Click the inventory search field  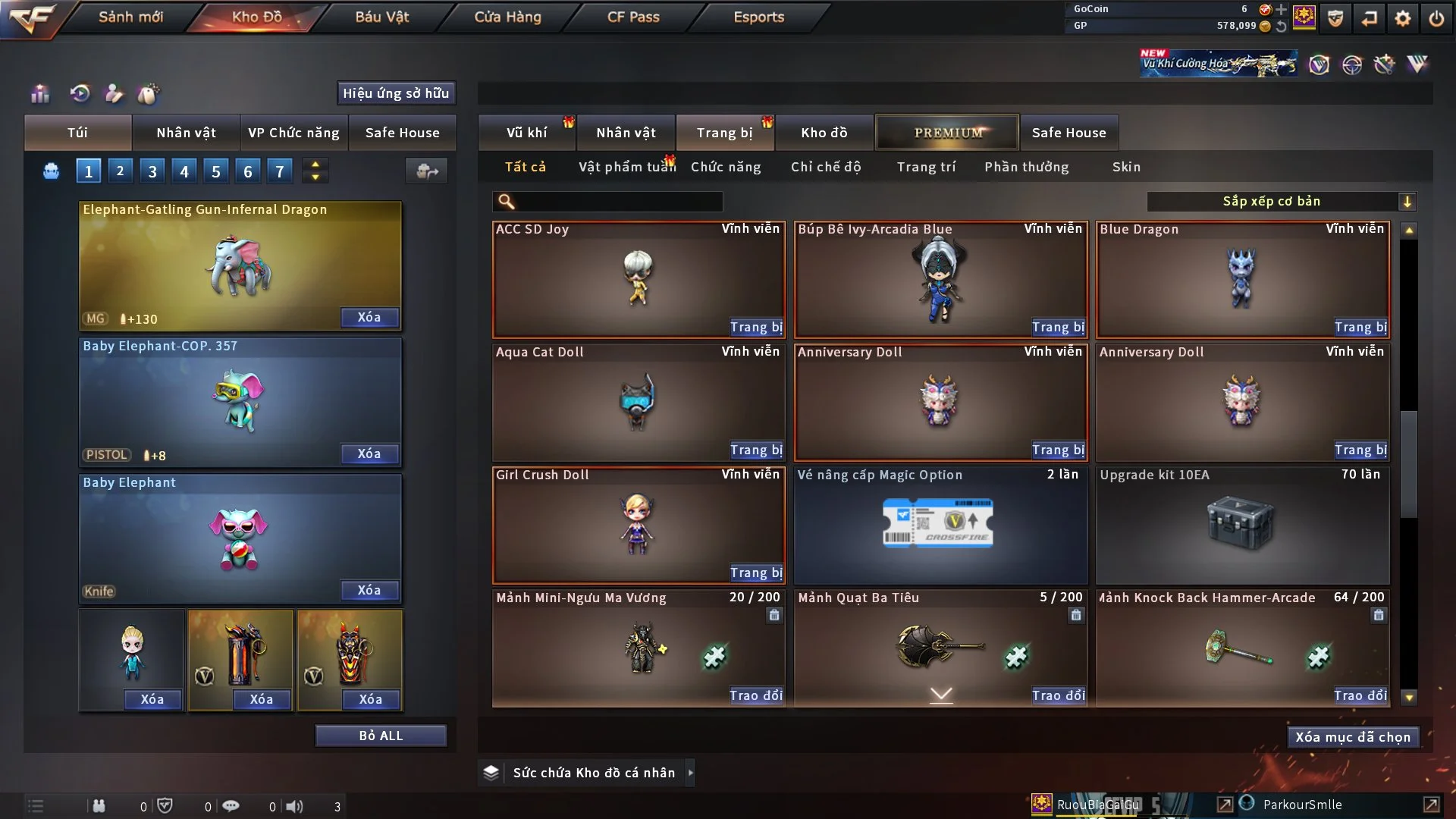pos(618,202)
